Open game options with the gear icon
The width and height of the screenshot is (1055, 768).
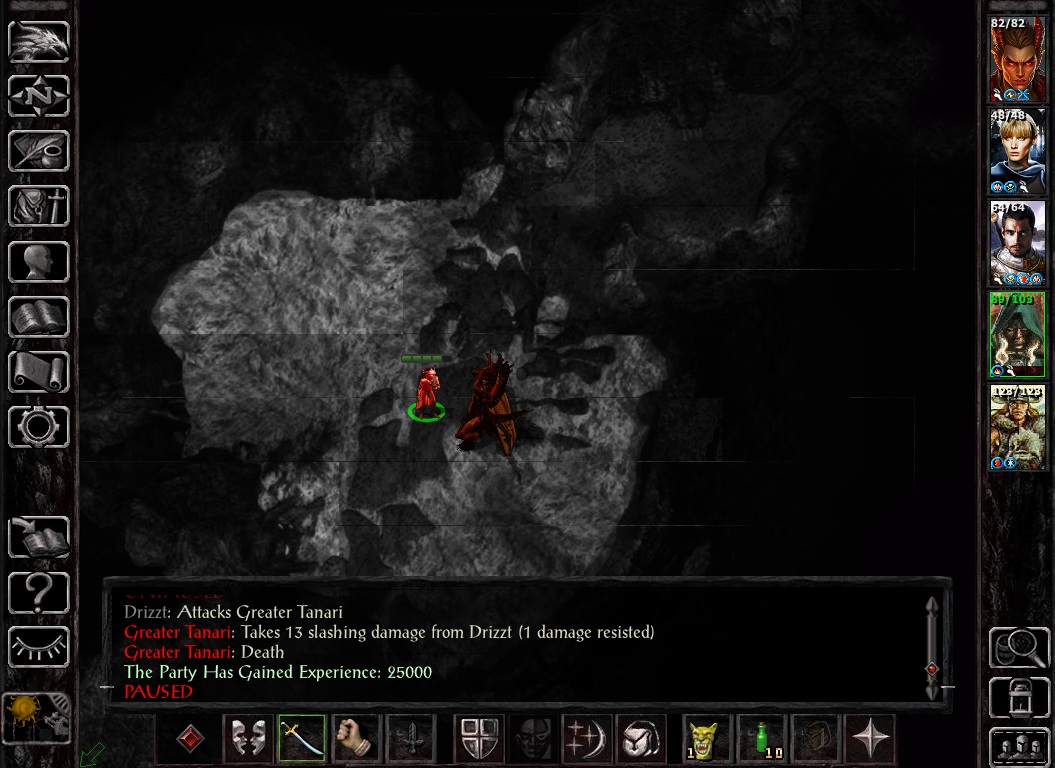pyautogui.click(x=39, y=427)
